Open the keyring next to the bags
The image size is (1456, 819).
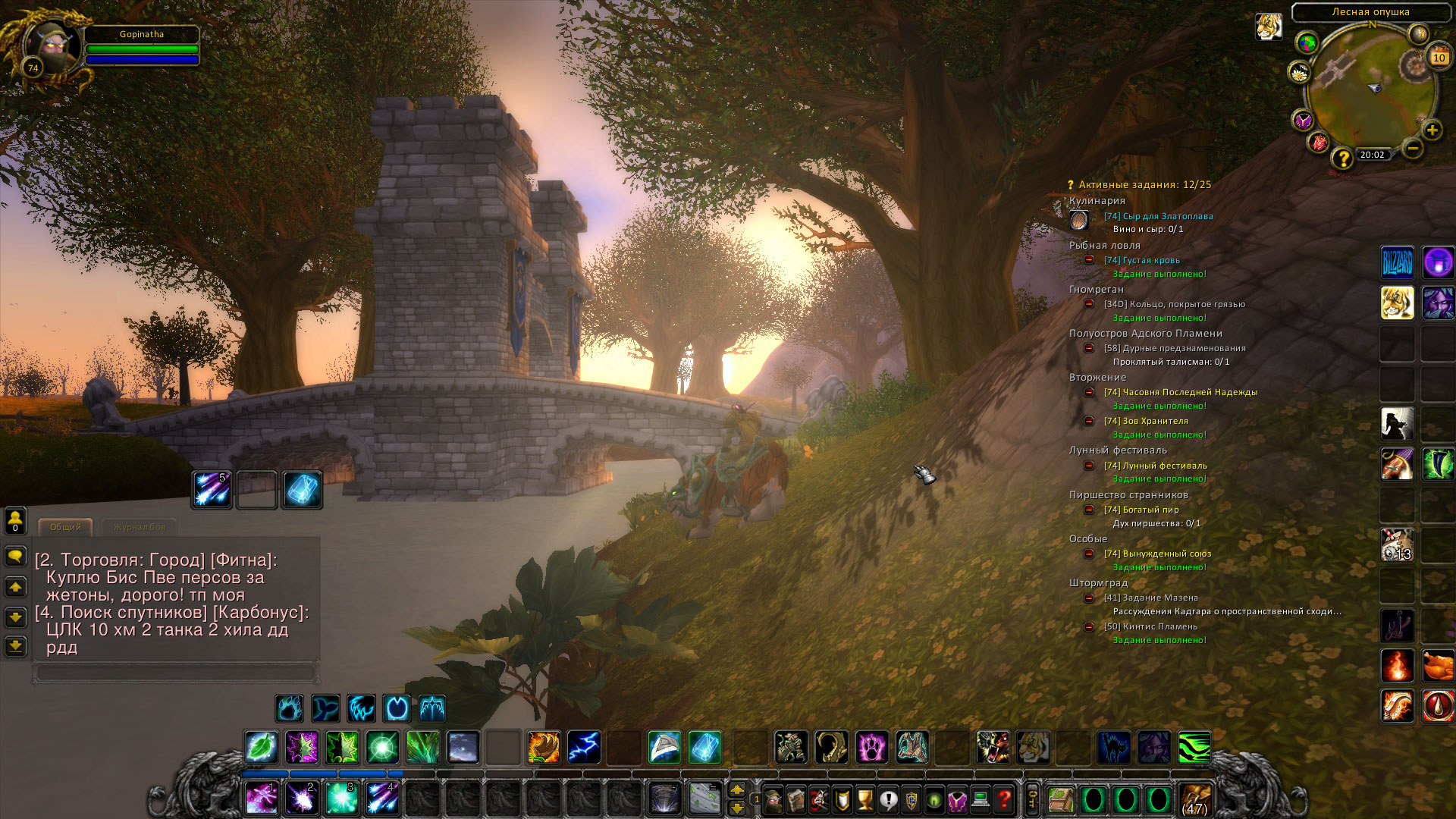coord(1031,799)
